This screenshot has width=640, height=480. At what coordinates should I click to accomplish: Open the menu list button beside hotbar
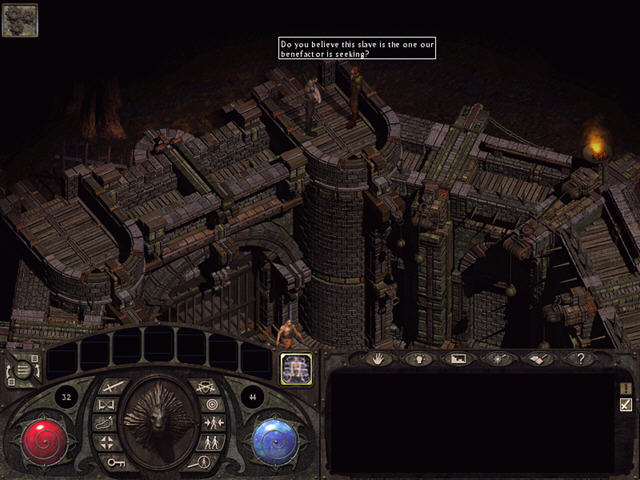pyautogui.click(x=22, y=369)
